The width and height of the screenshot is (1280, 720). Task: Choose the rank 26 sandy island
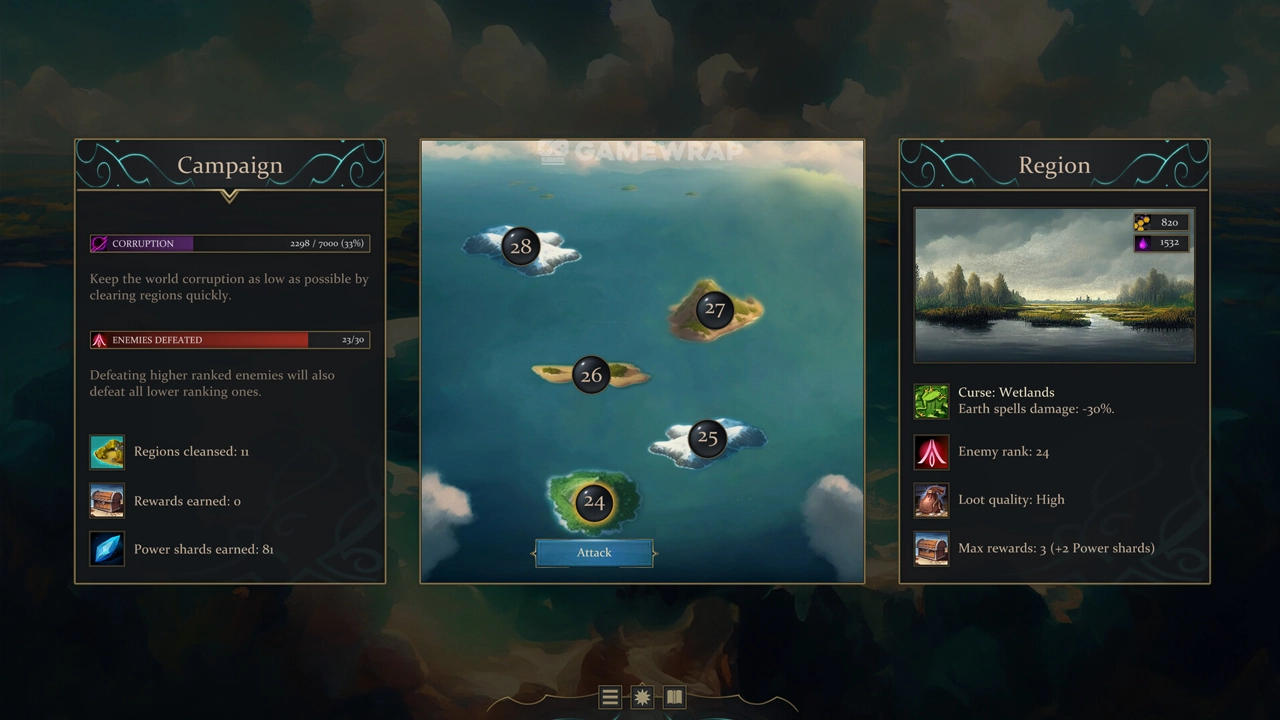(x=591, y=375)
